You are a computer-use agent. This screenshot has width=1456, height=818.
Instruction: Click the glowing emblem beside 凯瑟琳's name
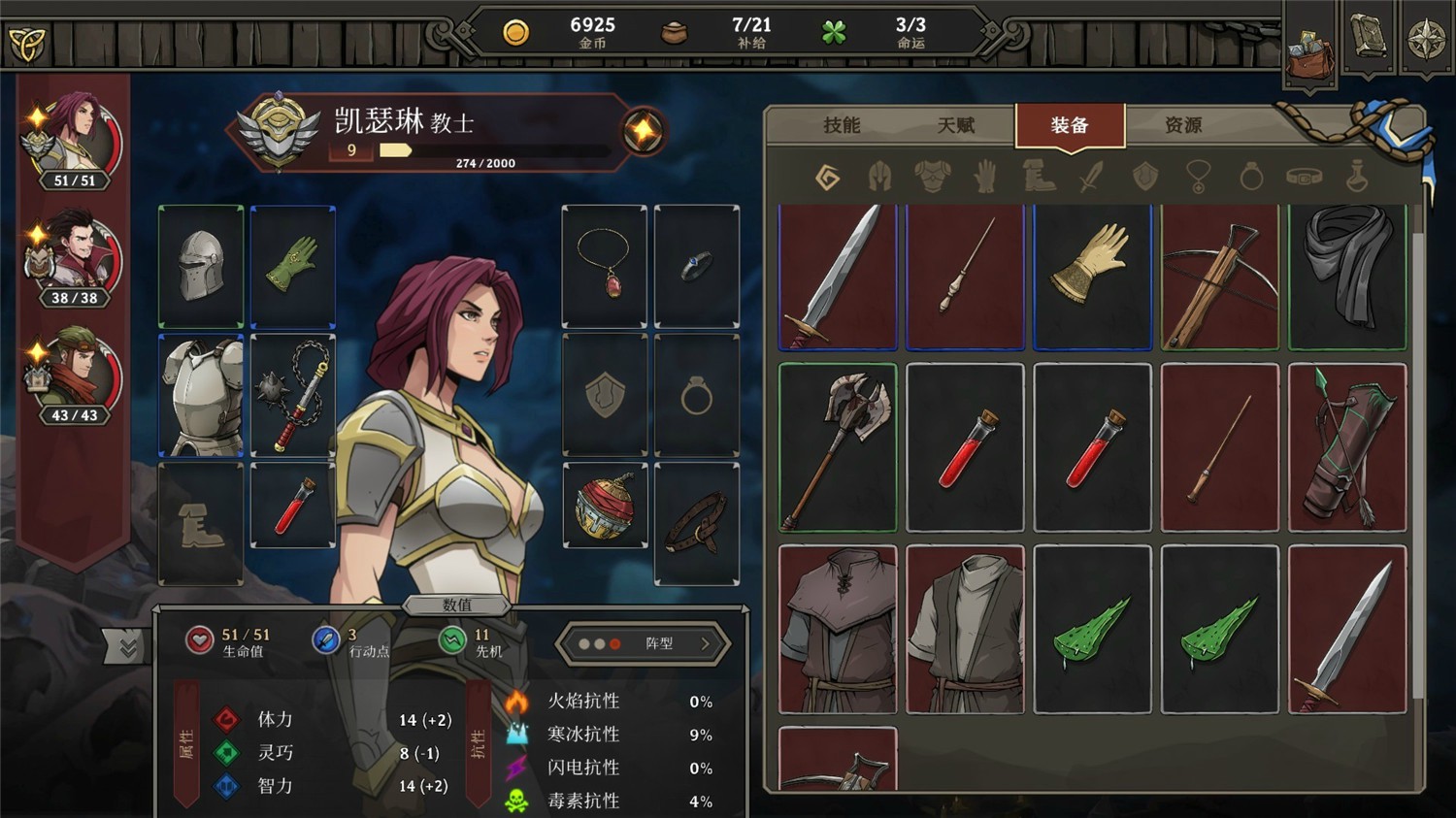[x=642, y=128]
